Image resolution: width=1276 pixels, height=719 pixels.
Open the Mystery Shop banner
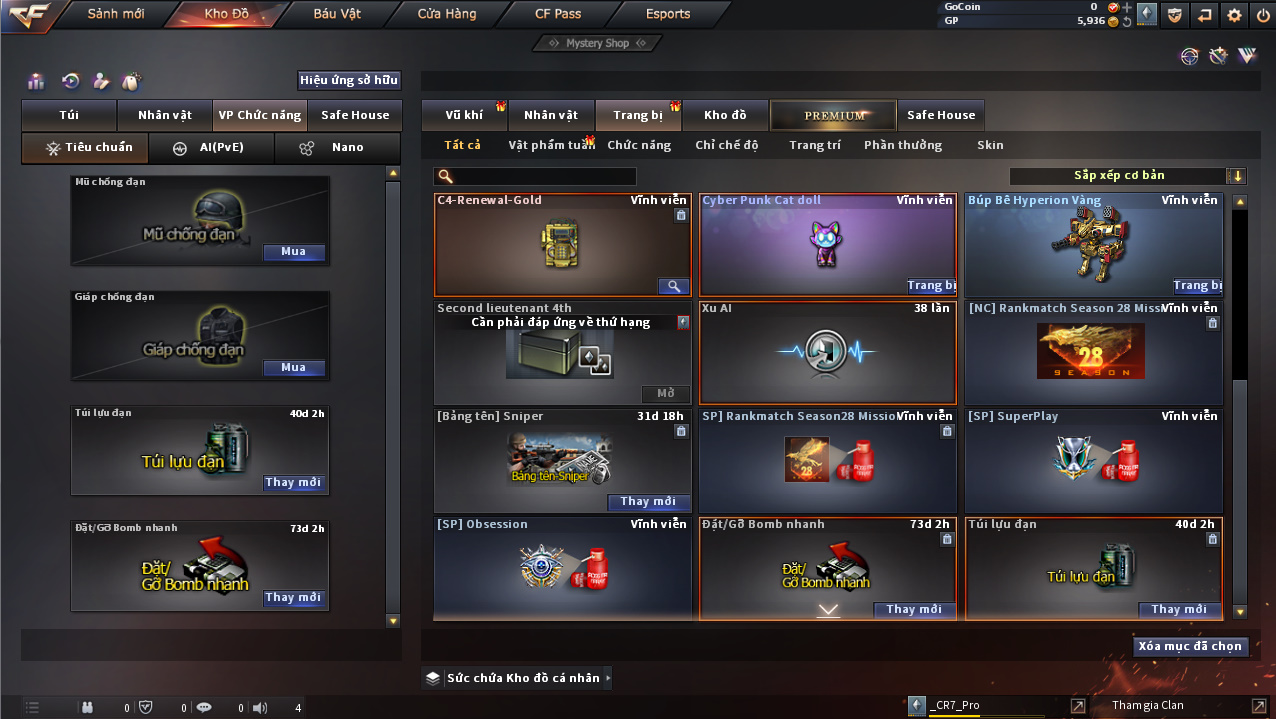pyautogui.click(x=597, y=43)
